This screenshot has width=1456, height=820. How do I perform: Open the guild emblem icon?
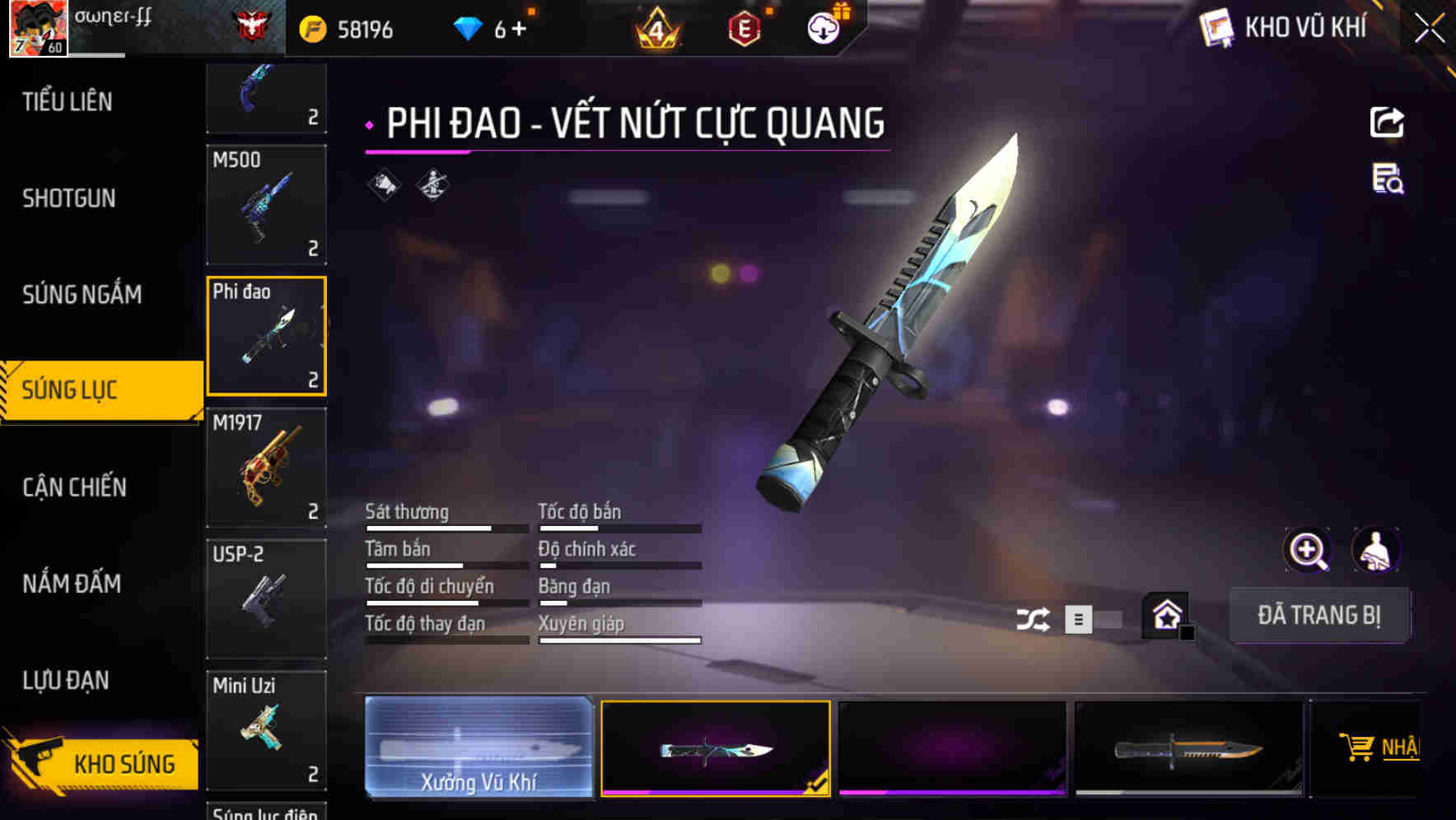[246, 25]
